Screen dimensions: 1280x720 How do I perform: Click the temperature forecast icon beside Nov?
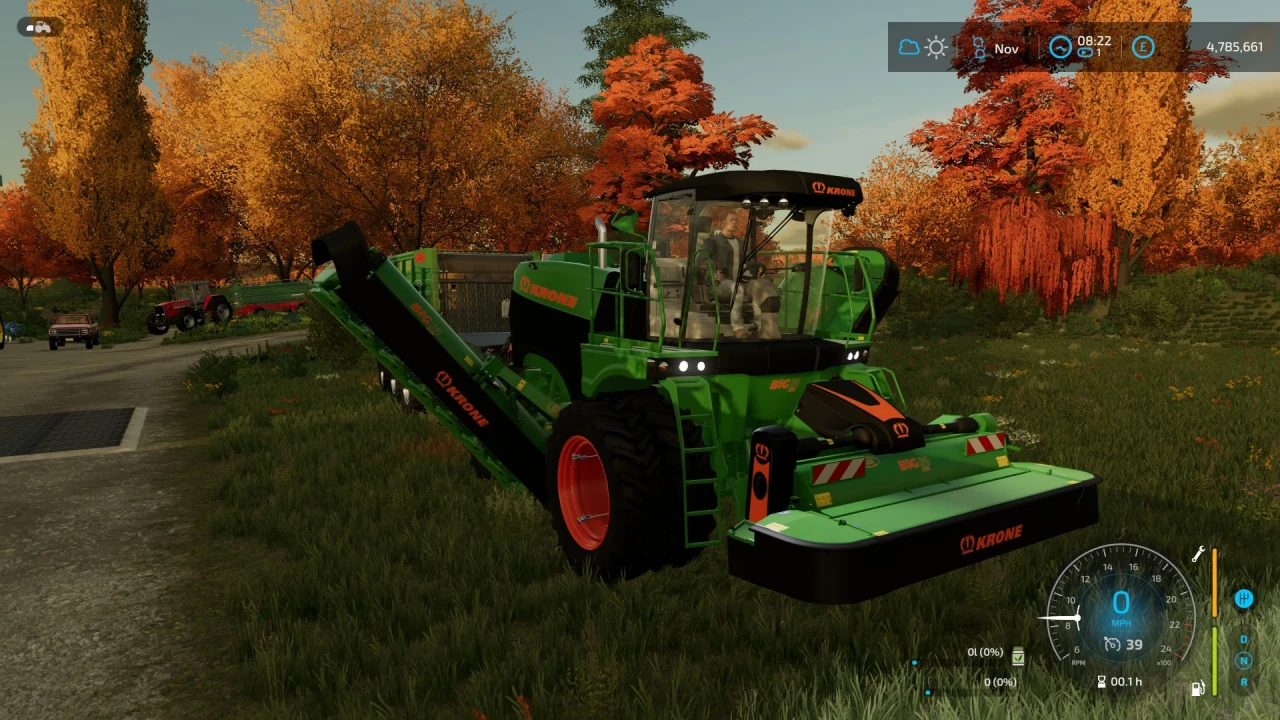[980, 47]
